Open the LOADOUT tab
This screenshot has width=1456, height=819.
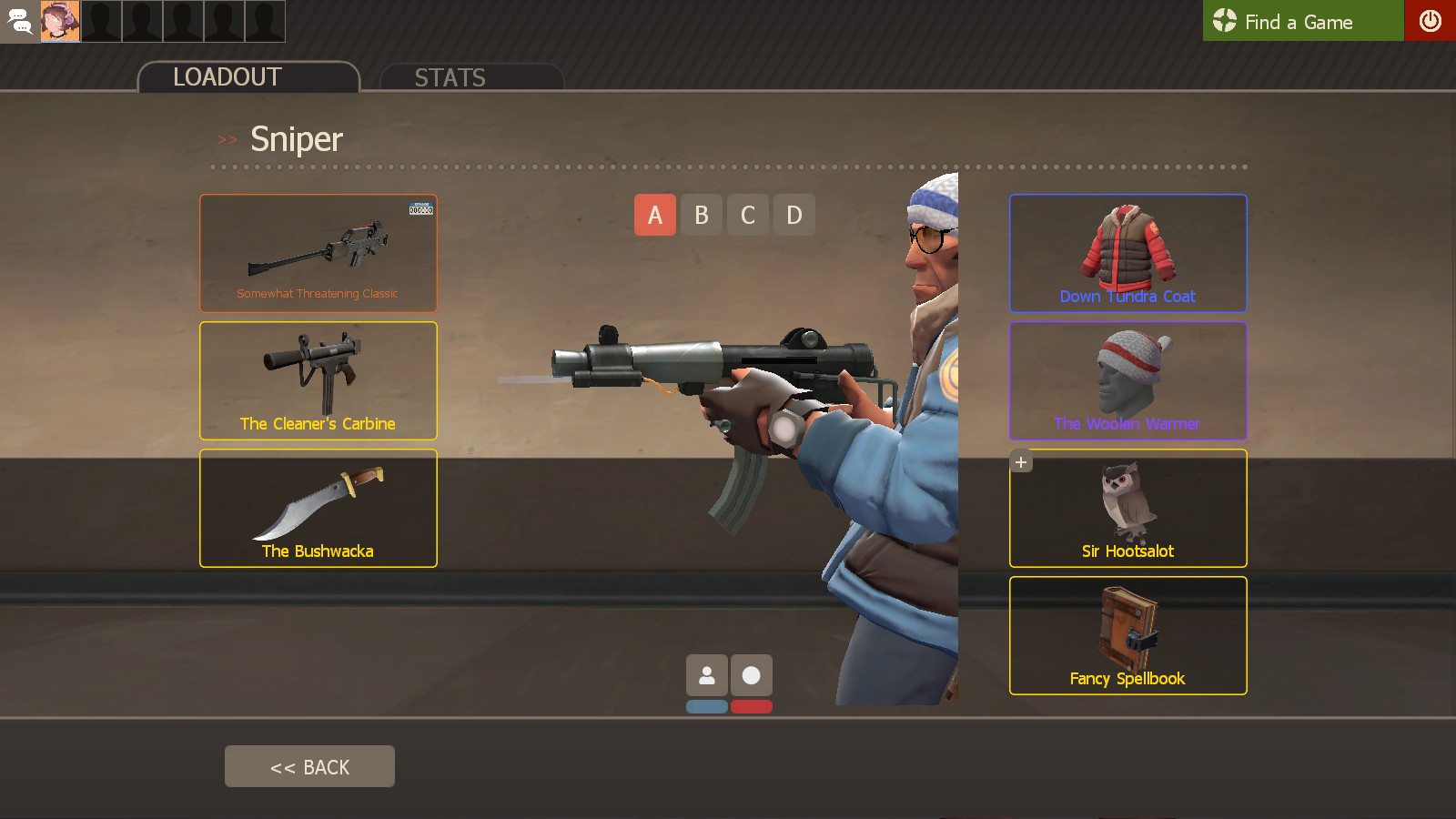click(x=227, y=76)
